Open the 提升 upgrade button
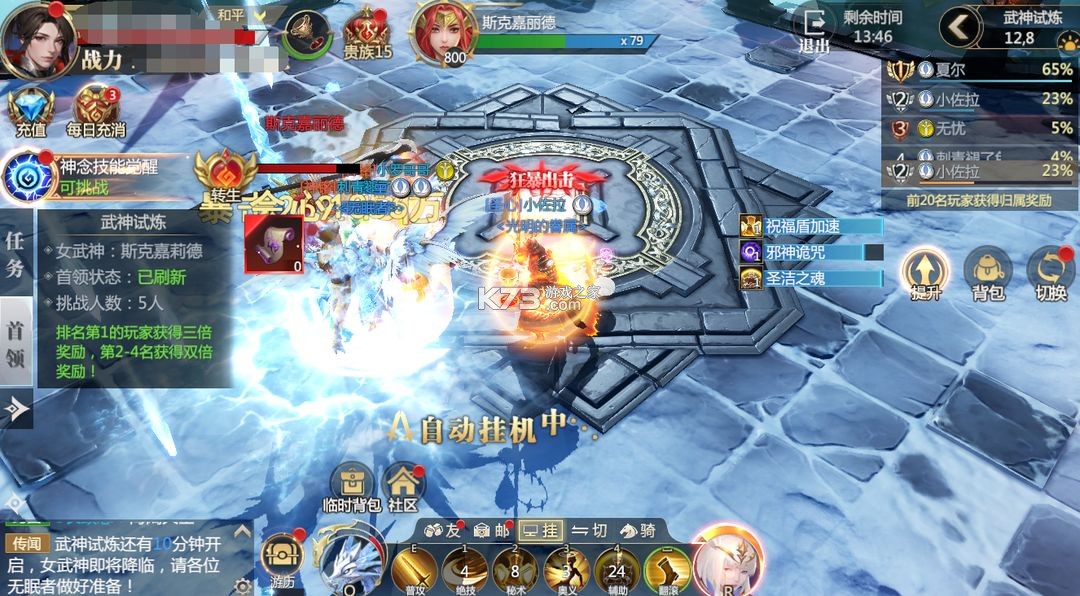Screen dimensions: 1080x596 coord(924,272)
